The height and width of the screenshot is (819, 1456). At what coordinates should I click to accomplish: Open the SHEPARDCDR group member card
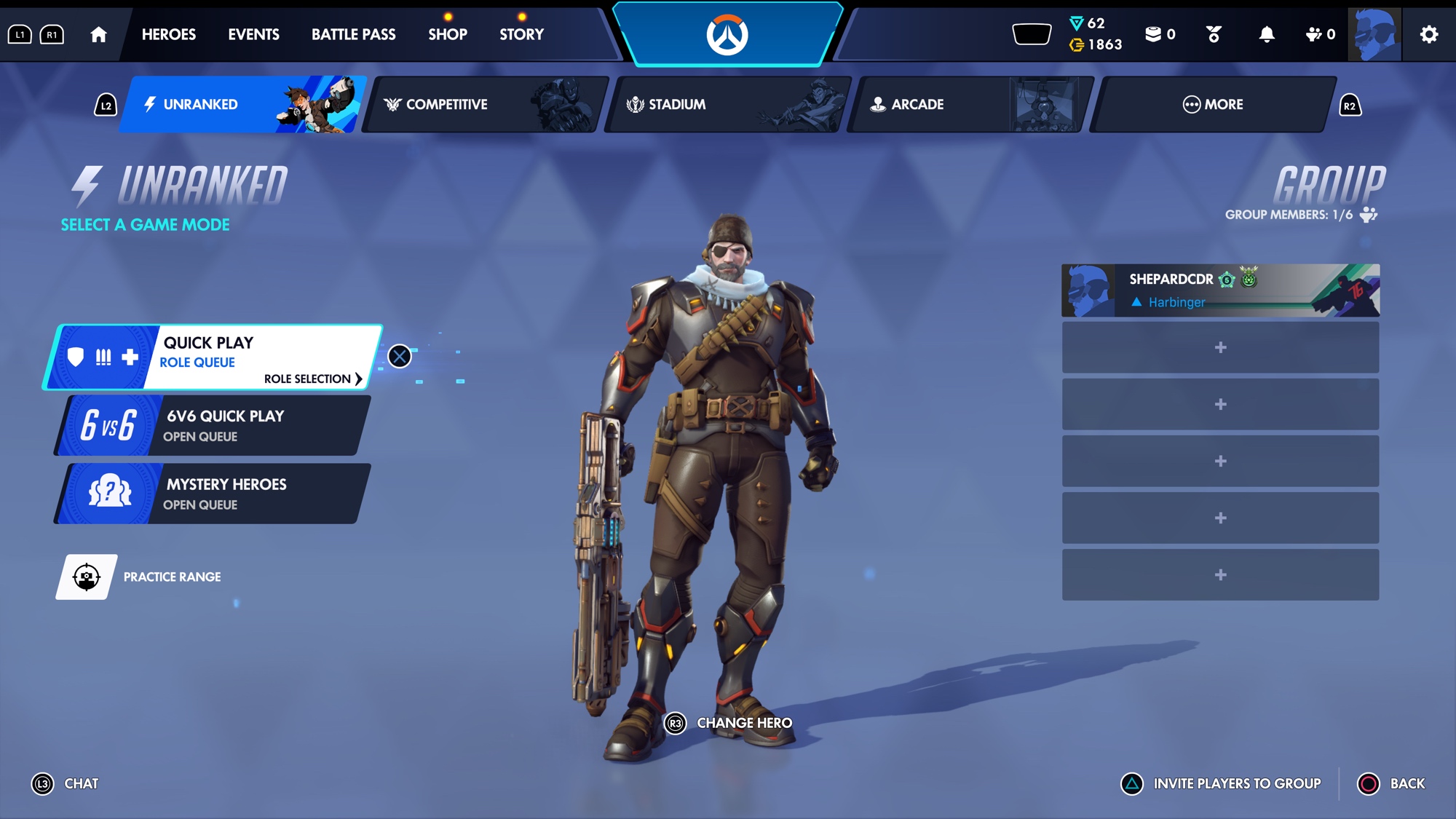1220,290
